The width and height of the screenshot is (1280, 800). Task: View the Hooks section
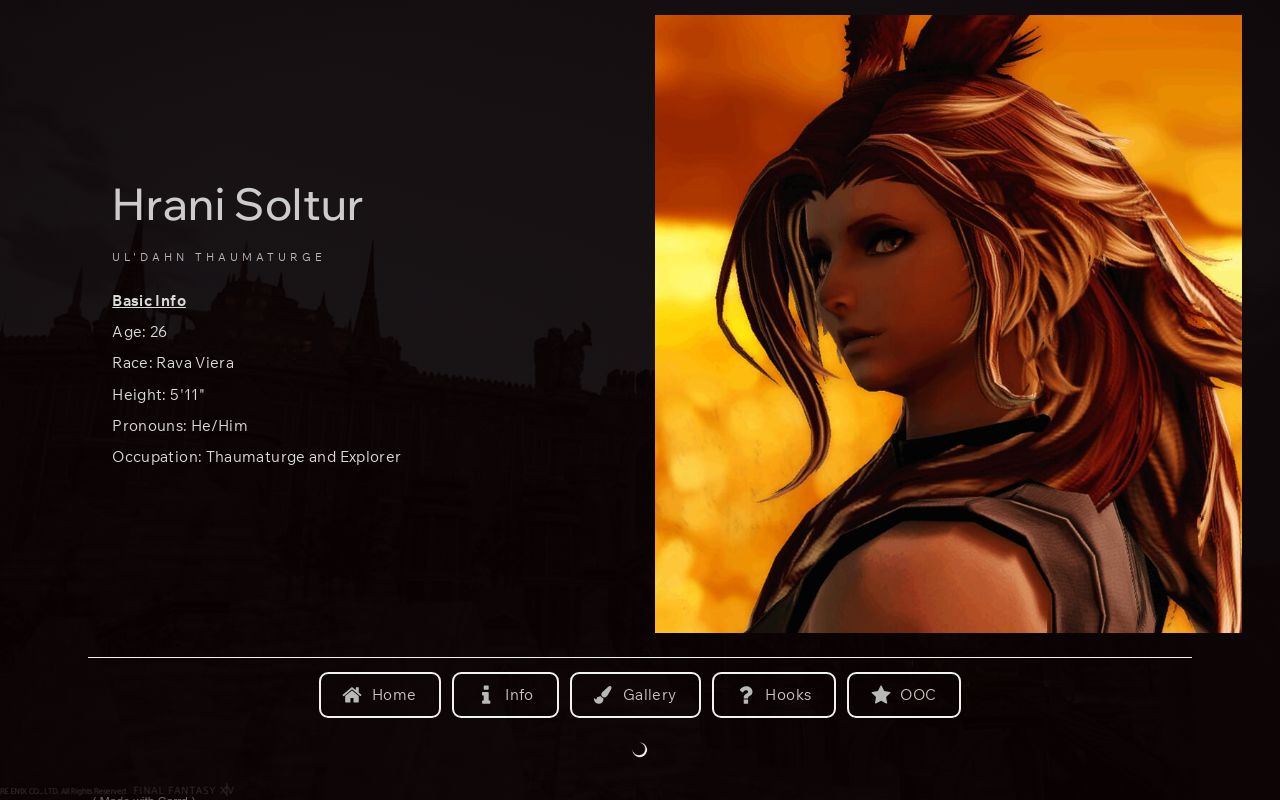point(774,694)
